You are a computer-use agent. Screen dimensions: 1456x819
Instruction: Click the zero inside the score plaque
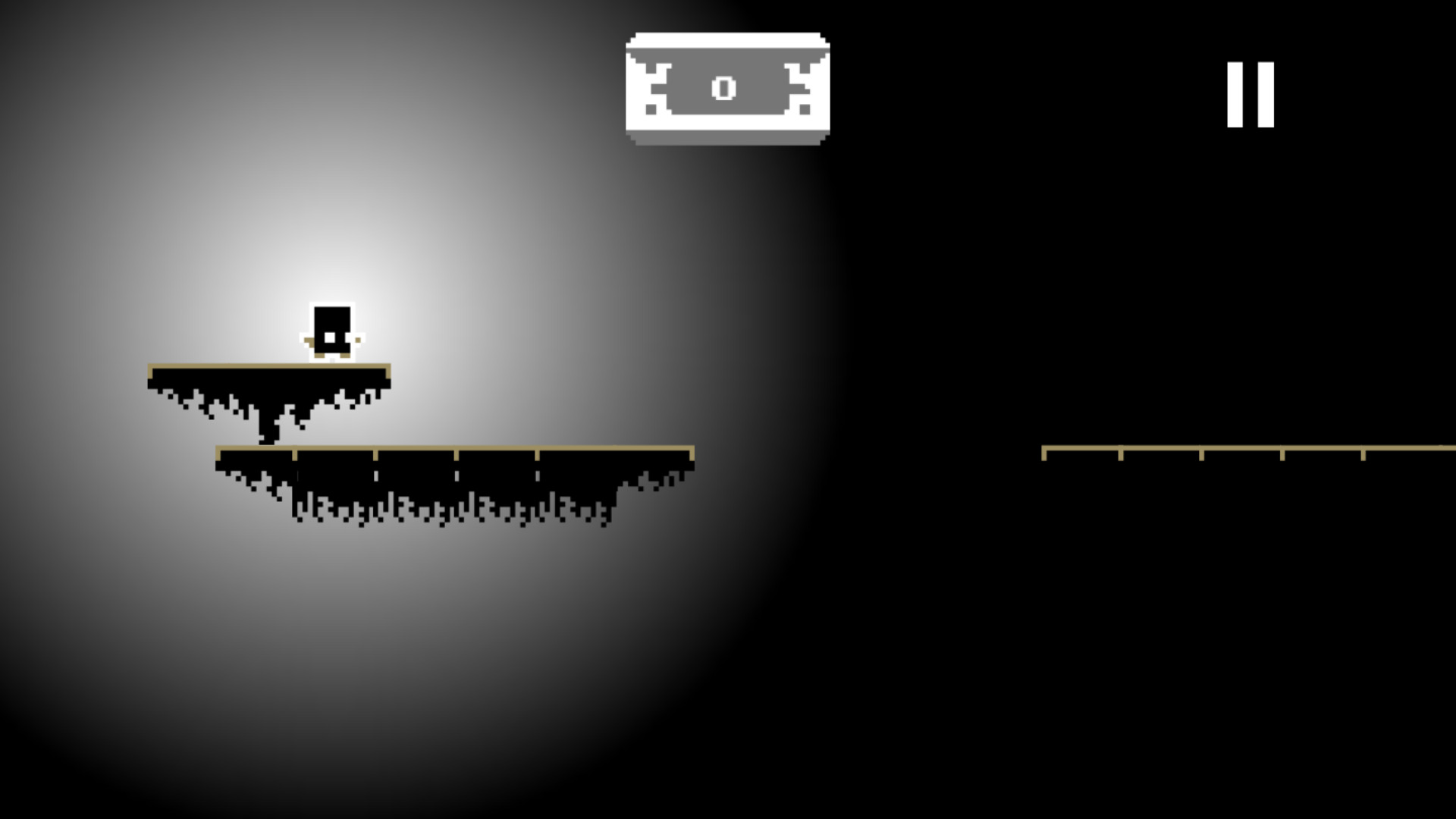click(725, 89)
